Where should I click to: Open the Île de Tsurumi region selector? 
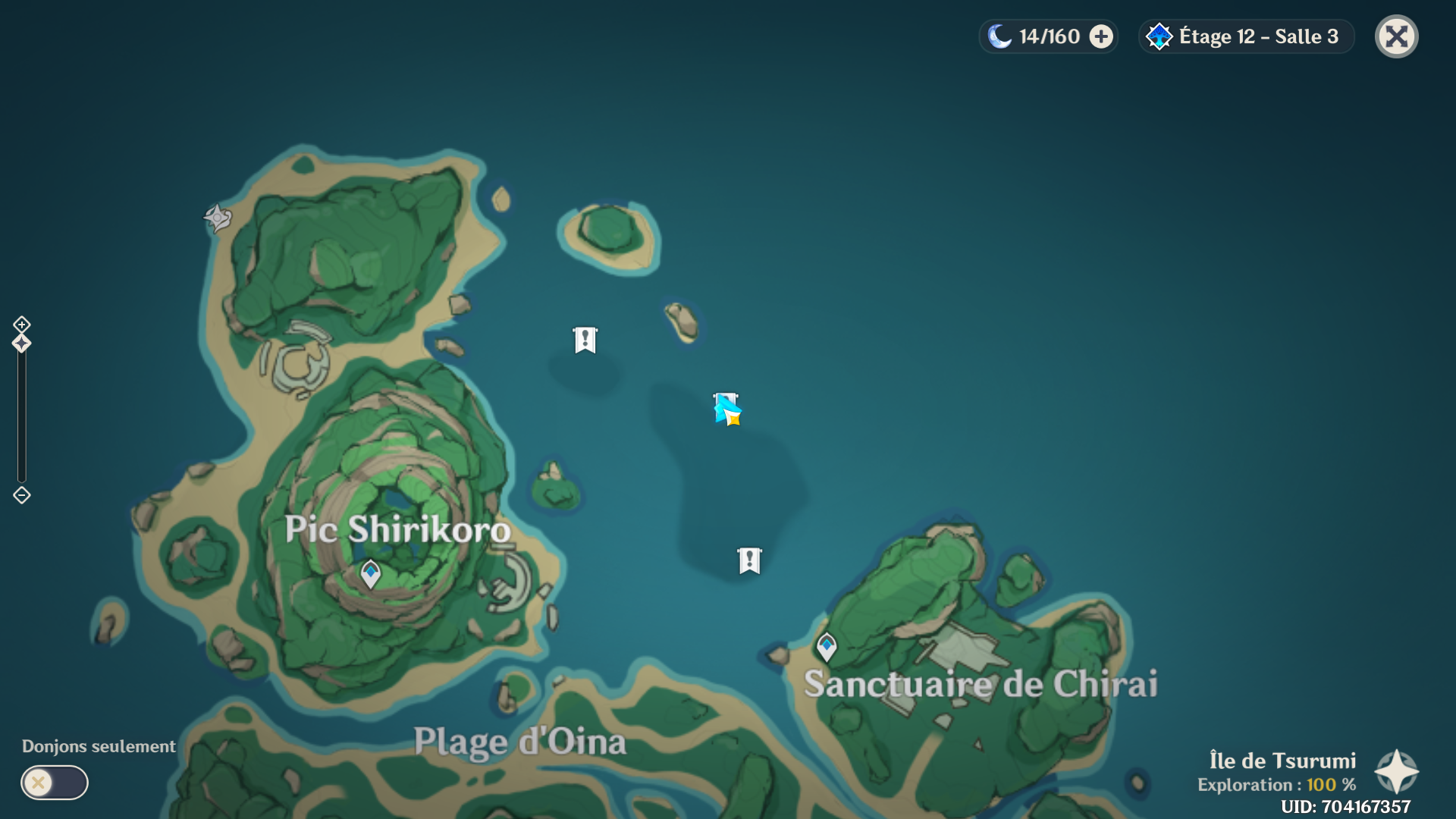1396,771
